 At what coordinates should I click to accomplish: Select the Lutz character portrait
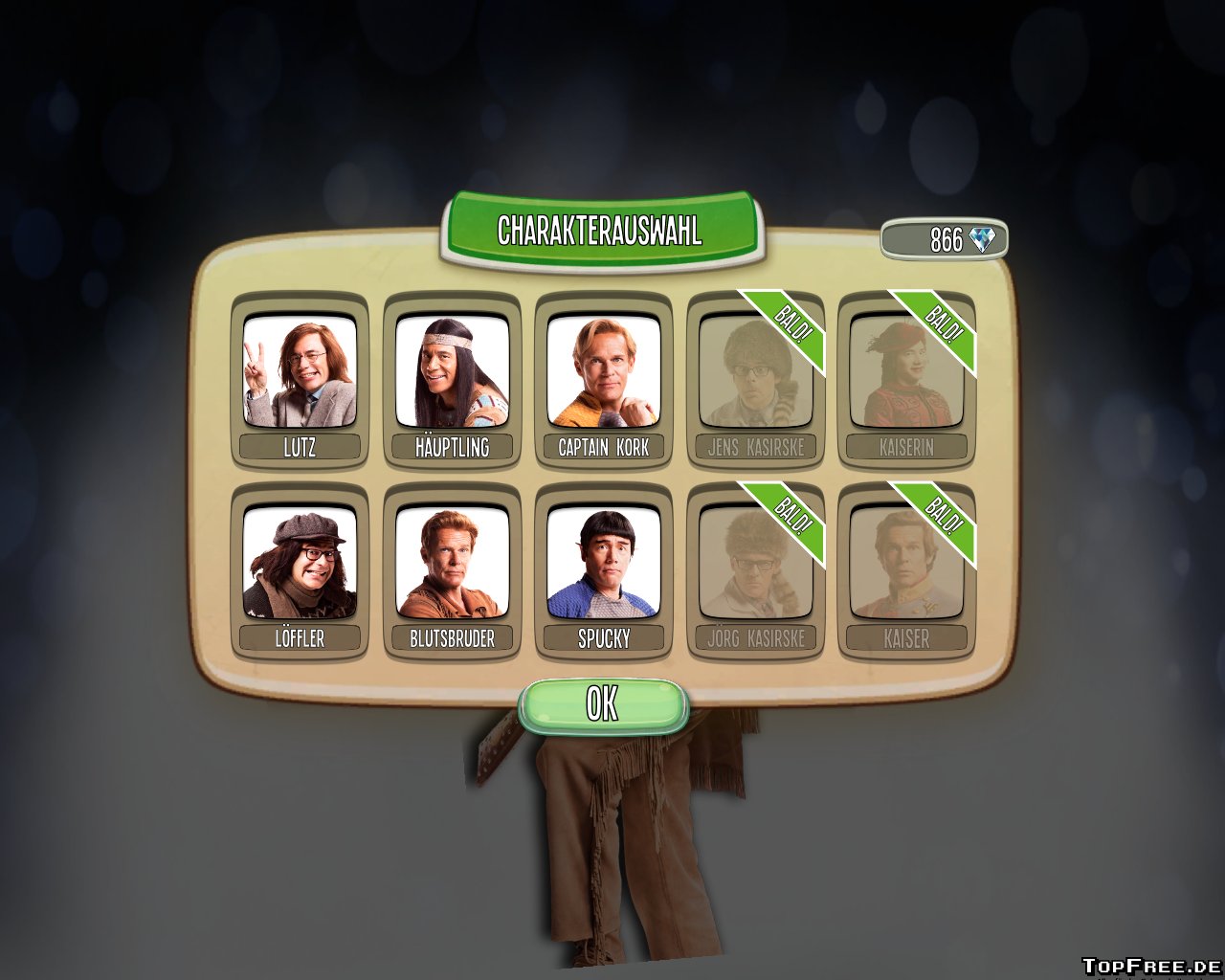[x=300, y=371]
